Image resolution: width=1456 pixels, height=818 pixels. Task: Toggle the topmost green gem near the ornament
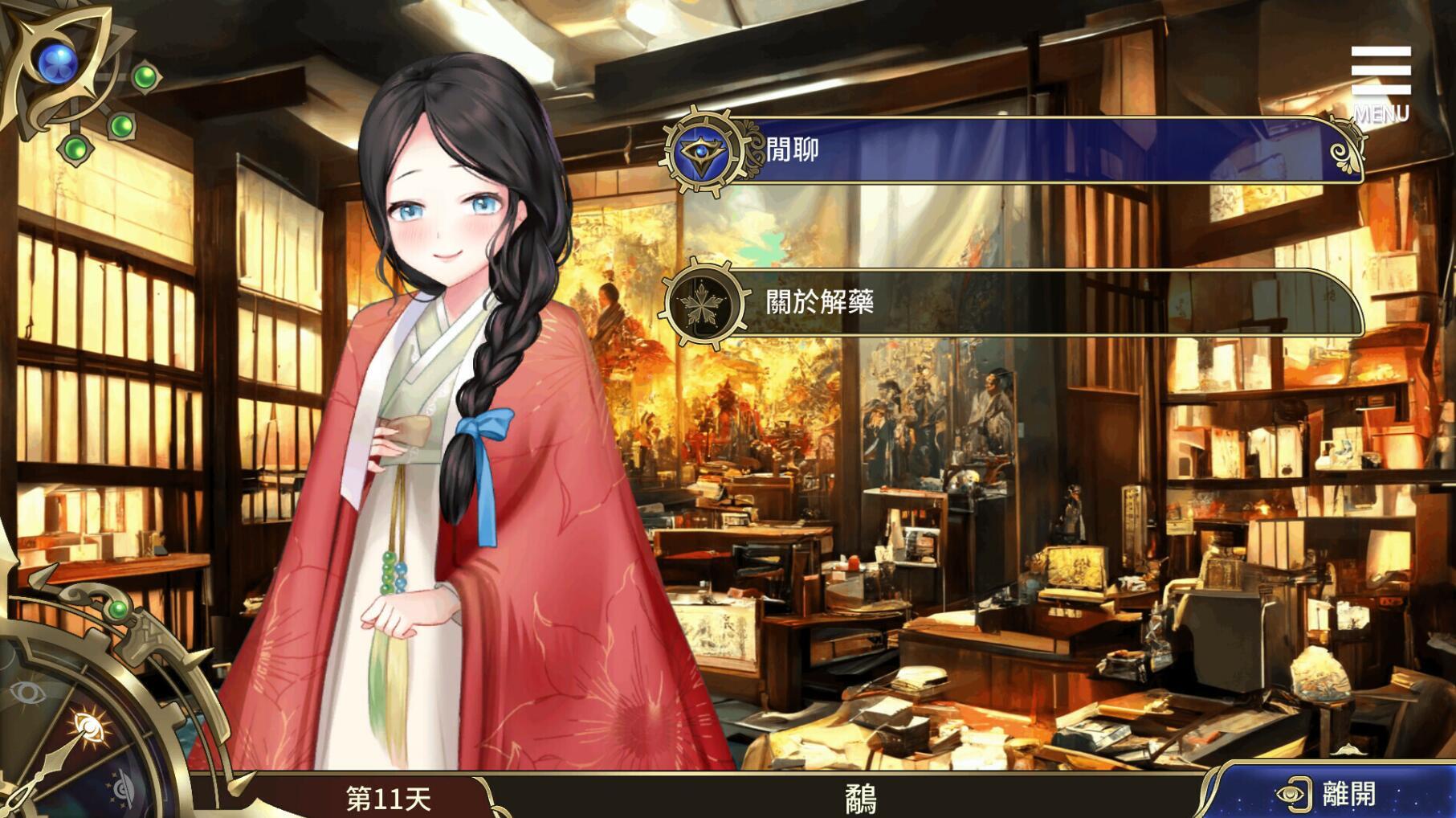147,76
